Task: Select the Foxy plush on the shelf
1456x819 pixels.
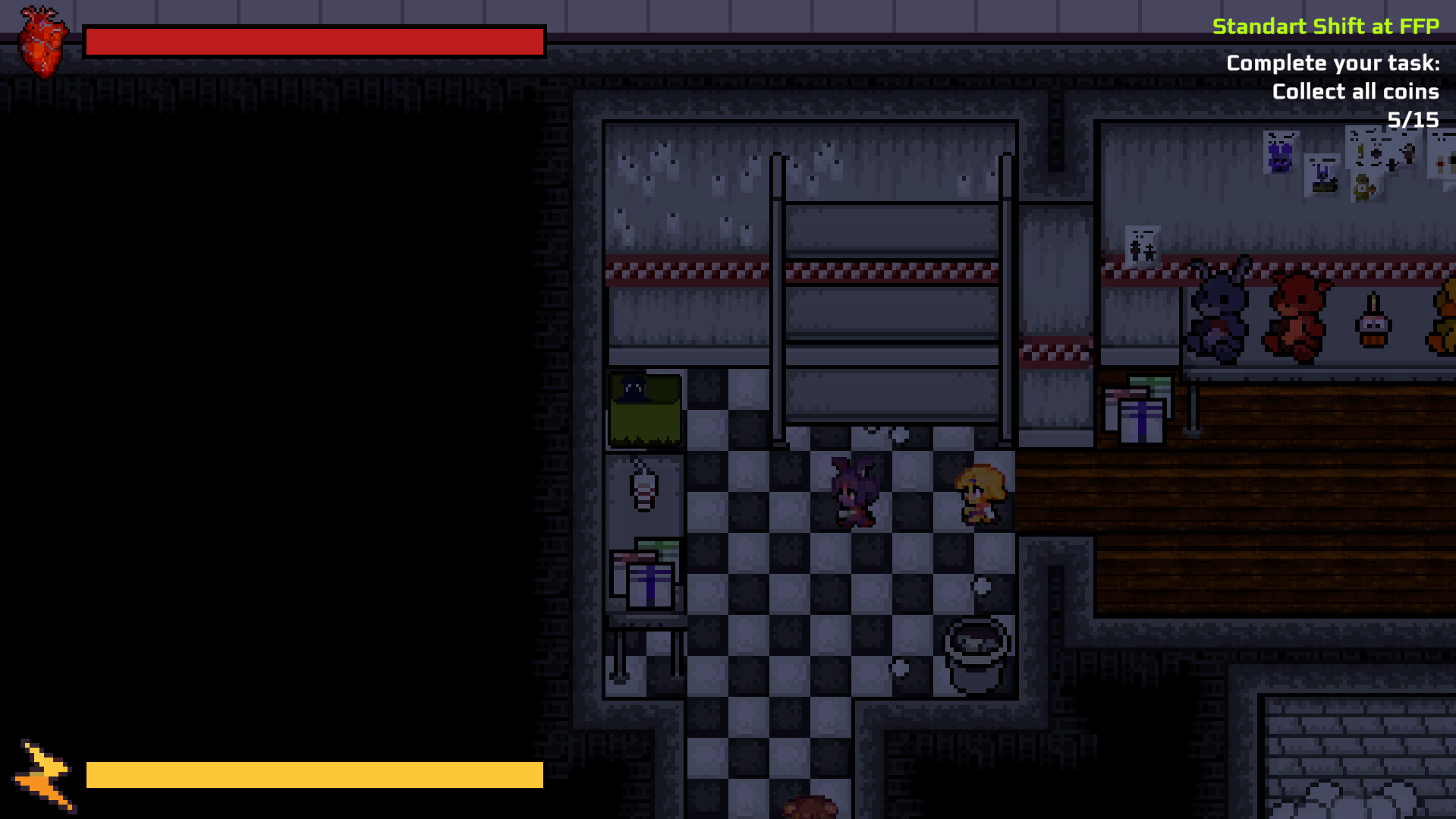Action: click(1297, 317)
